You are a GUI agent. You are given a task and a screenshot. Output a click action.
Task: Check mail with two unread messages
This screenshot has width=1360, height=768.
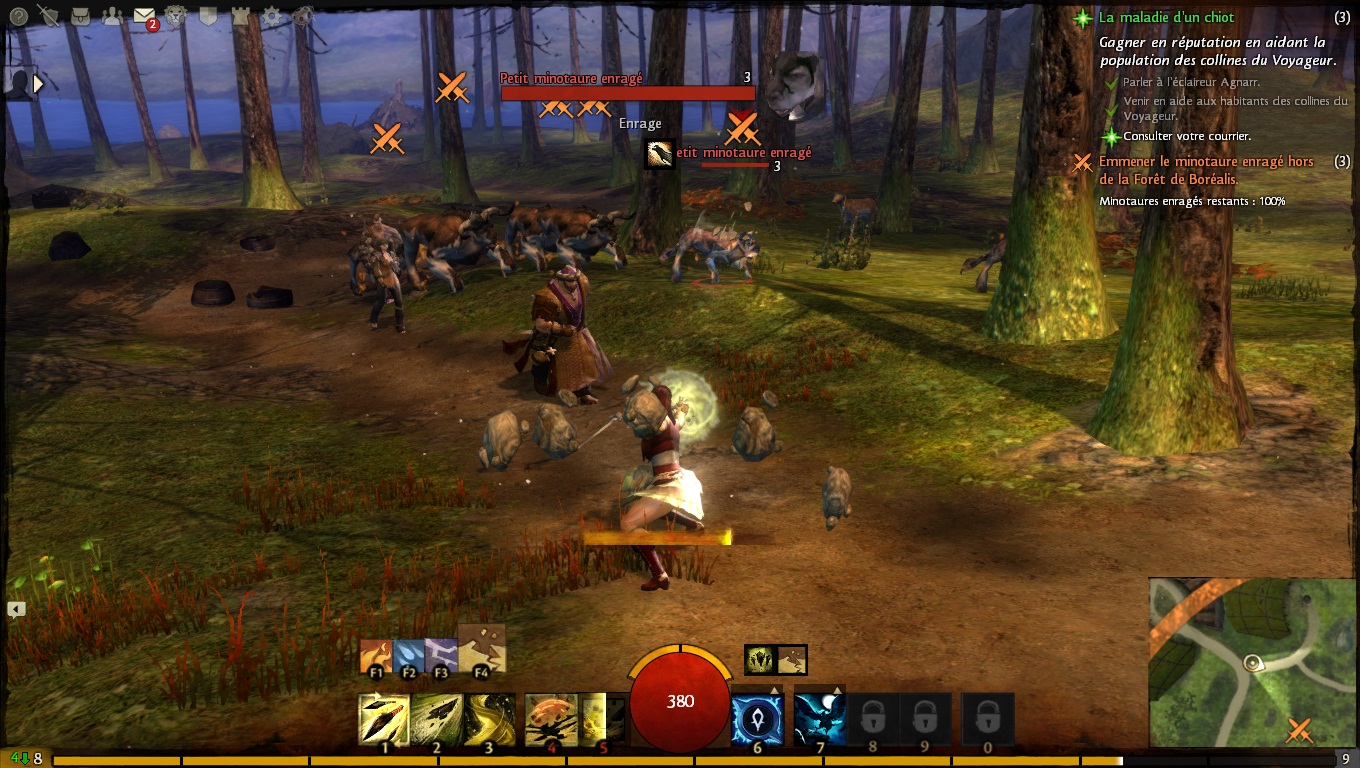pyautogui.click(x=145, y=15)
